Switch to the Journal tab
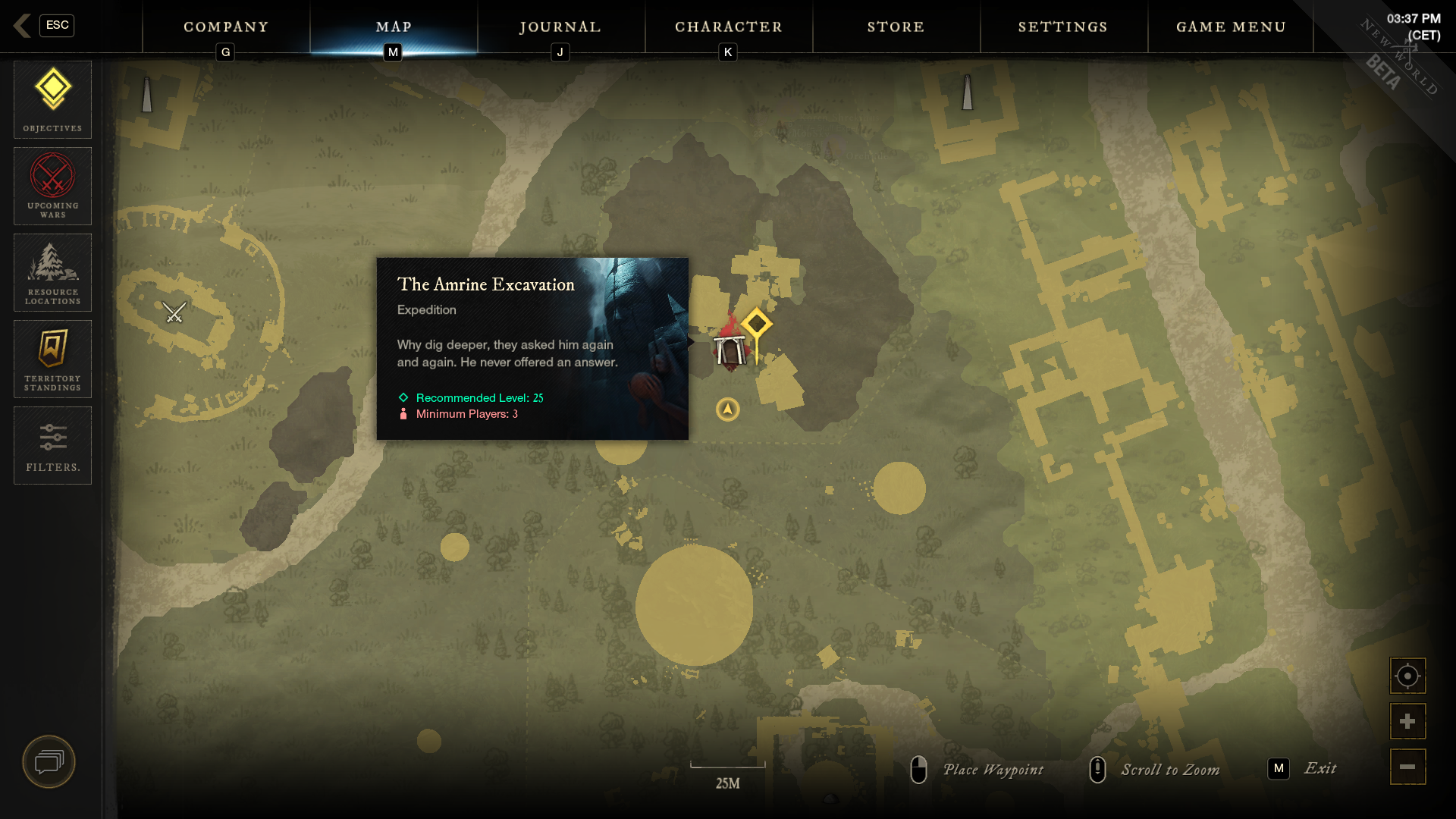 (x=560, y=27)
